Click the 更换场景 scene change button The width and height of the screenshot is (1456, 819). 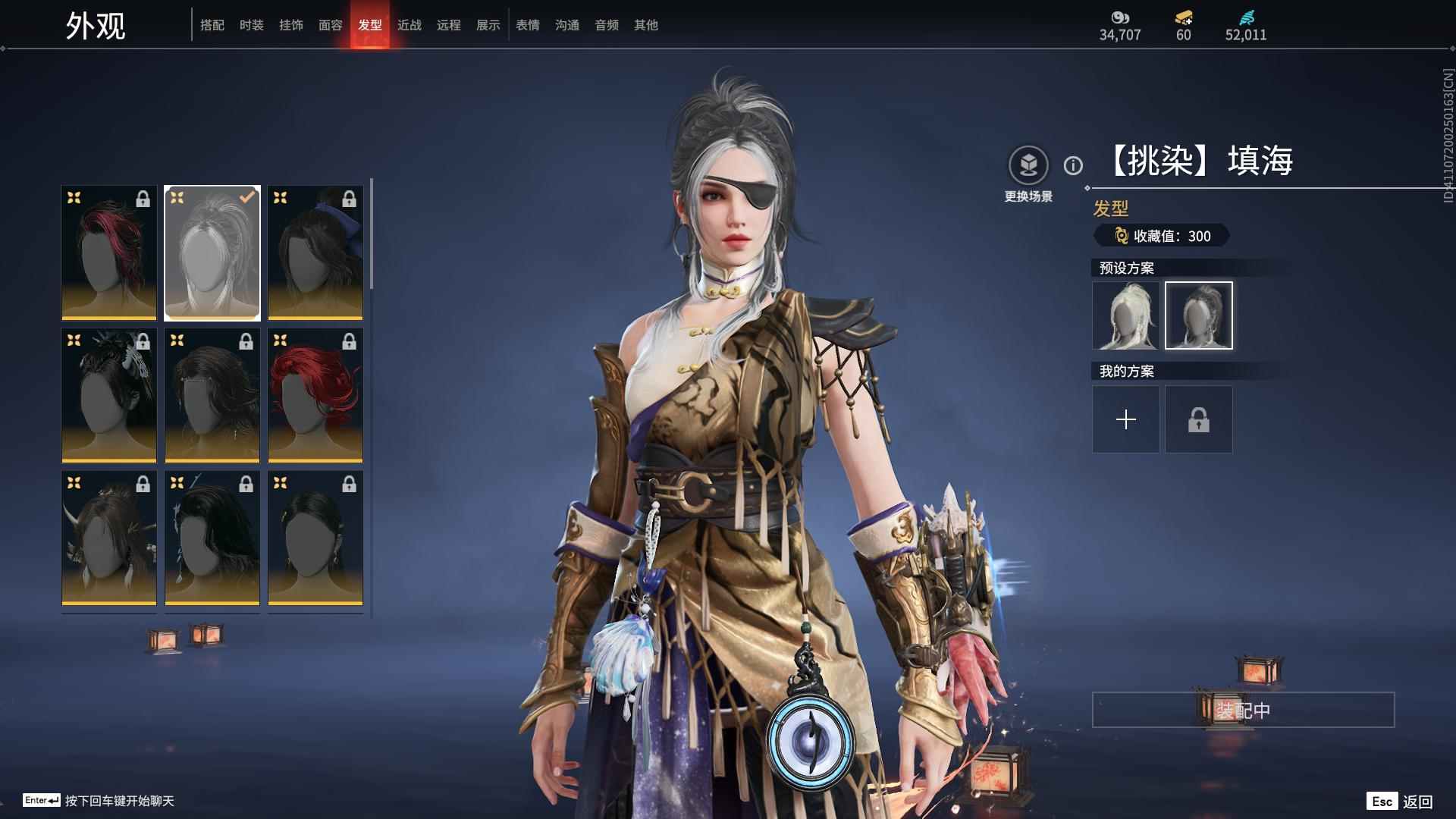[1028, 166]
